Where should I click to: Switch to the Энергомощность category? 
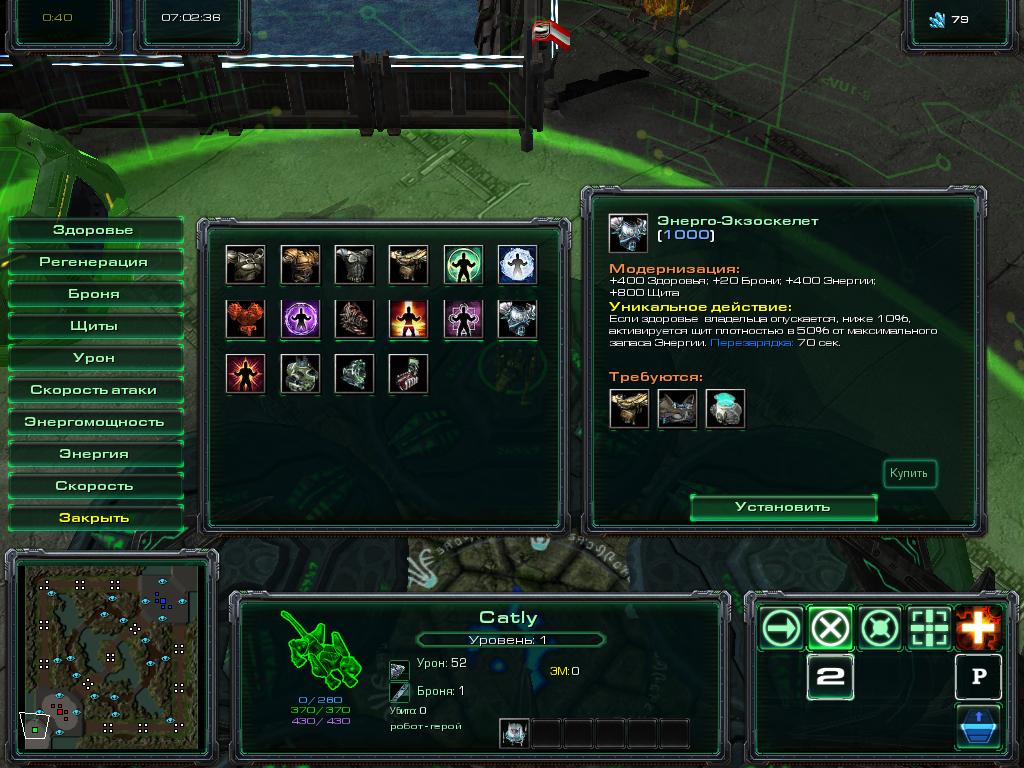[x=94, y=422]
